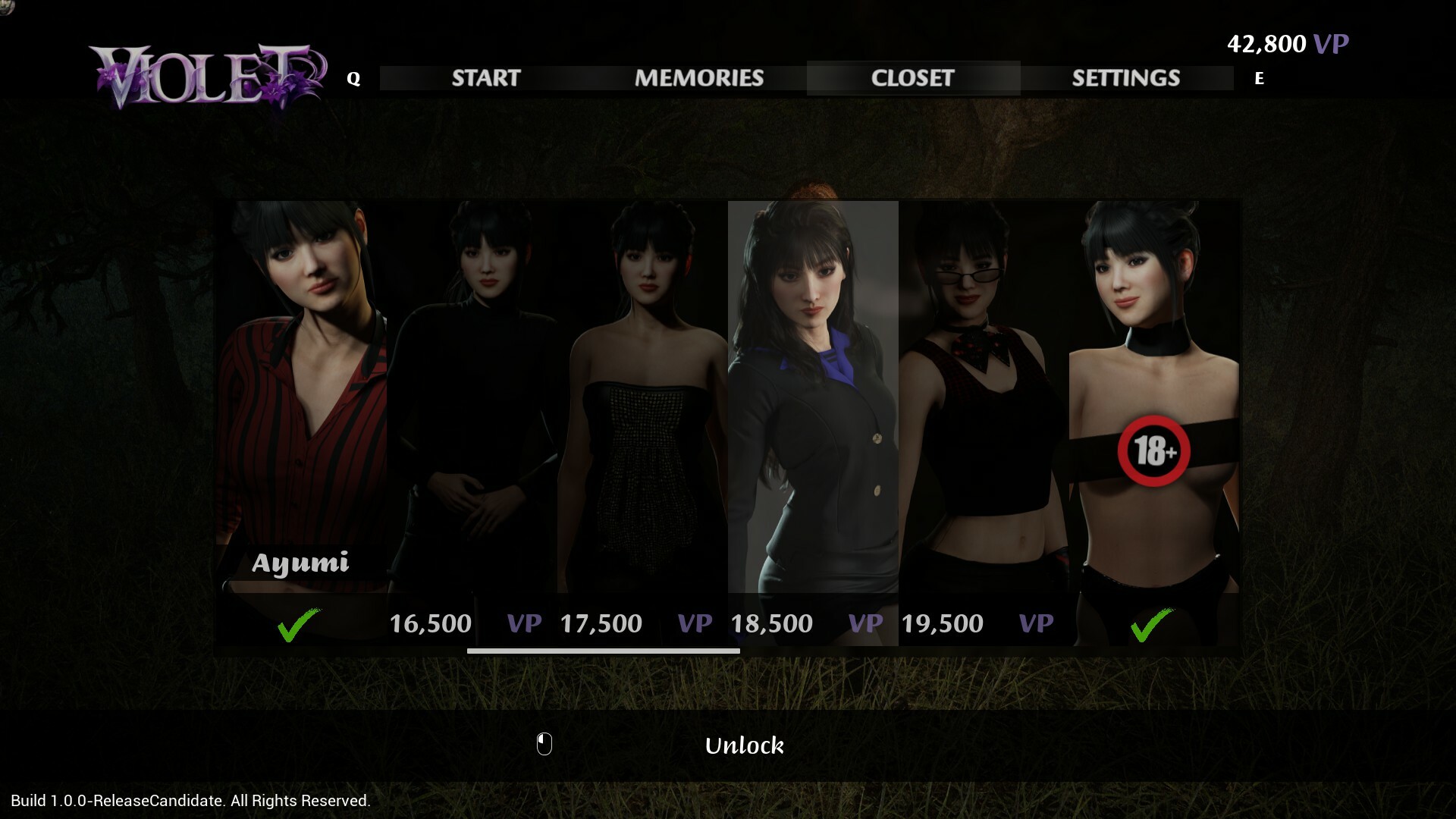Click the VP currency label in the corner
Viewport: 1456px width, 819px height.
pyautogui.click(x=1331, y=43)
